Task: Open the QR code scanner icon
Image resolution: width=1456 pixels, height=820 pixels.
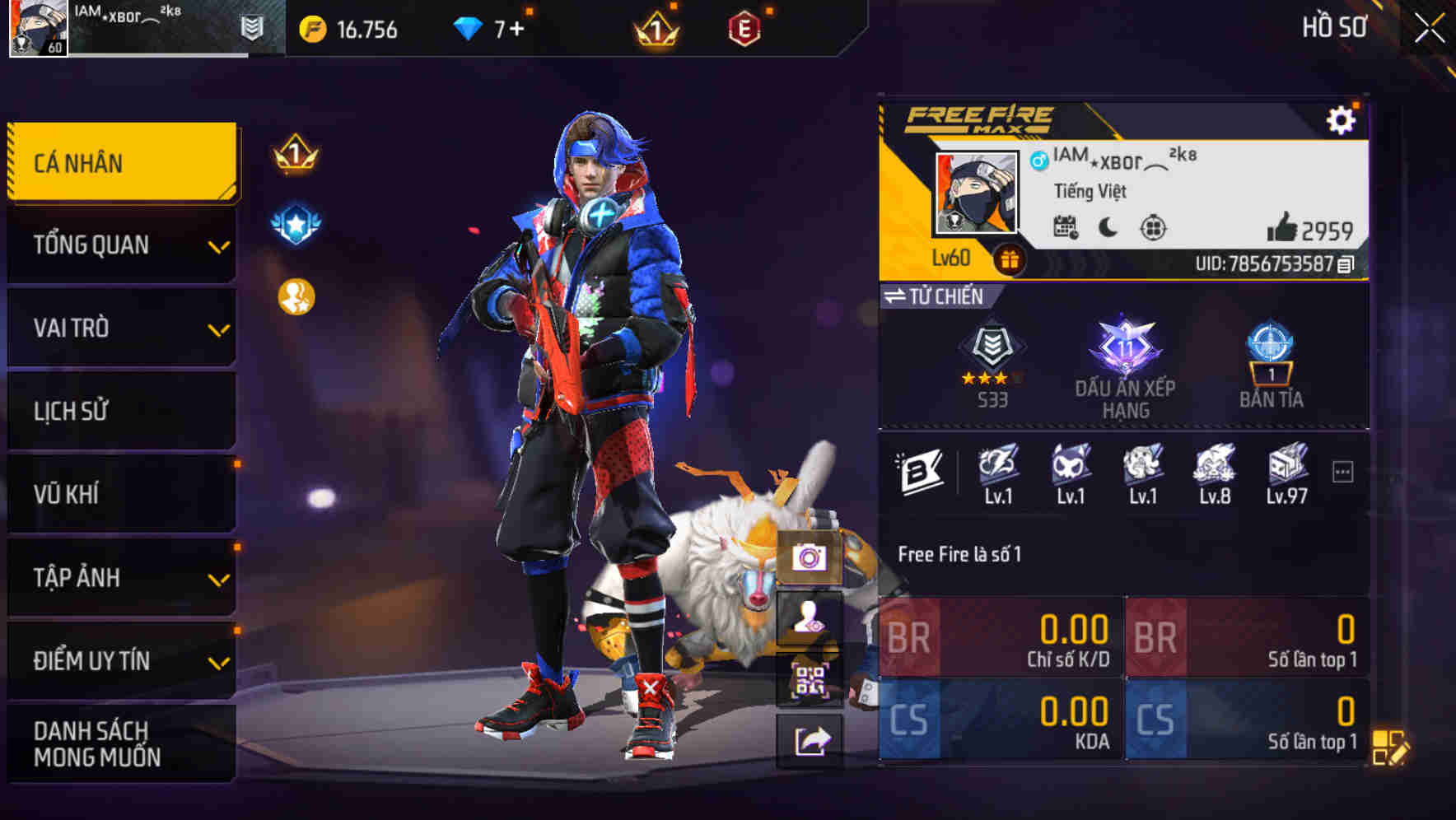Action: point(811,681)
